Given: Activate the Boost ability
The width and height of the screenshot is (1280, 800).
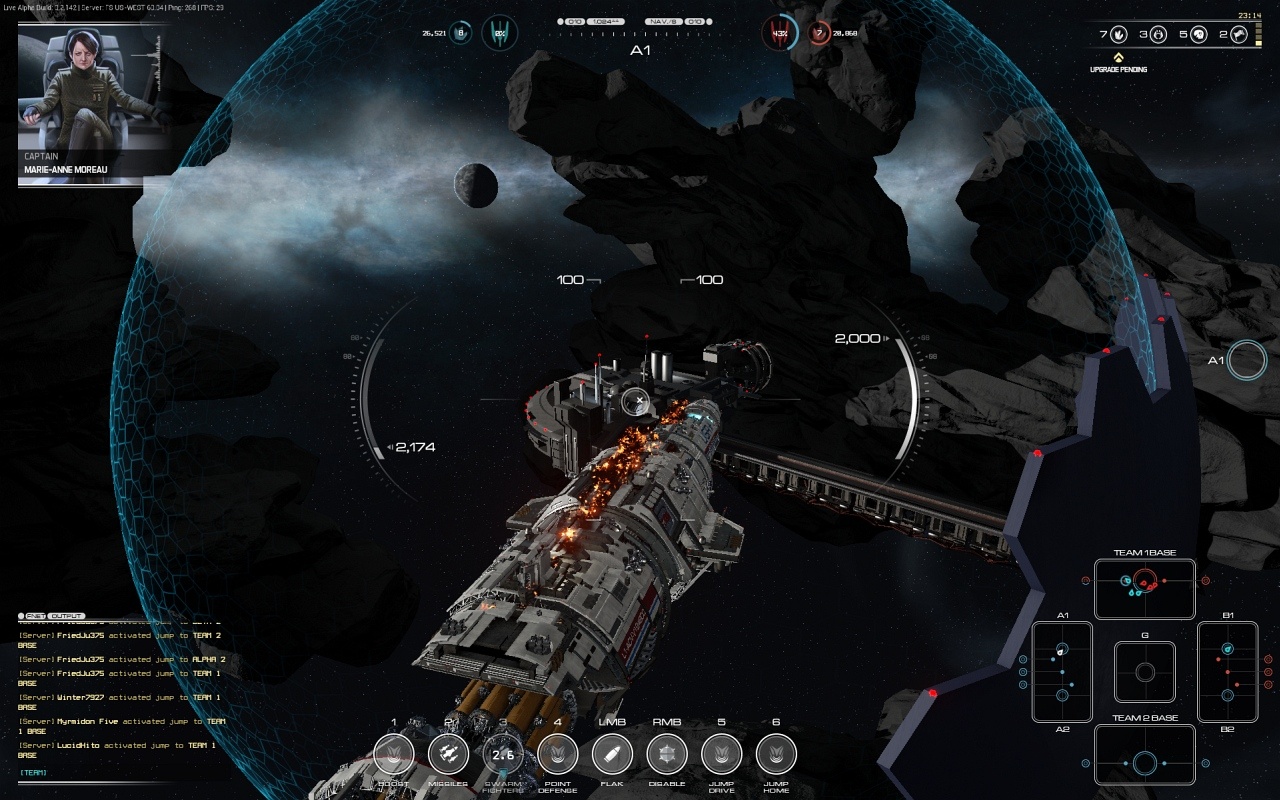Looking at the screenshot, I should 394,754.
